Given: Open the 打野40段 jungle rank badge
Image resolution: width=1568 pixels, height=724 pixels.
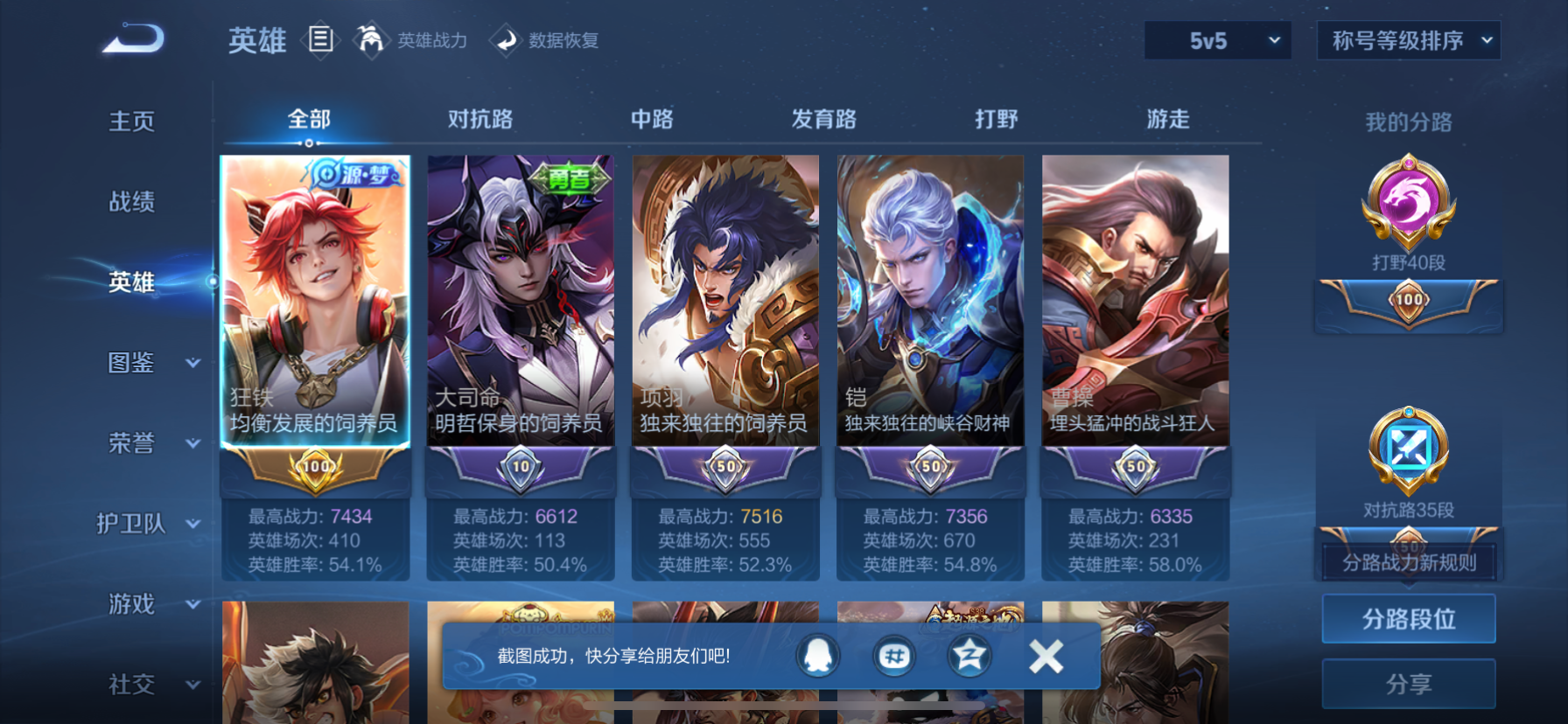Looking at the screenshot, I should click(1409, 205).
